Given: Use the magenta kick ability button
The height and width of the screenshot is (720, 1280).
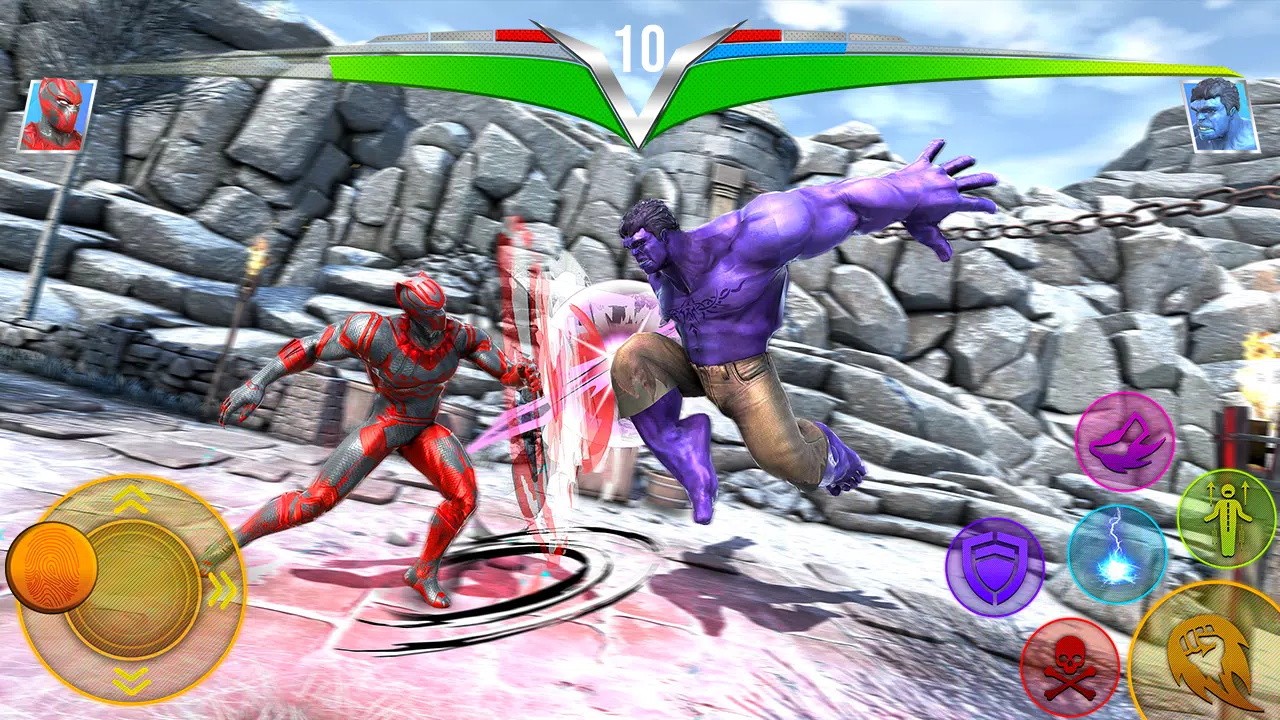Looking at the screenshot, I should click(1124, 441).
